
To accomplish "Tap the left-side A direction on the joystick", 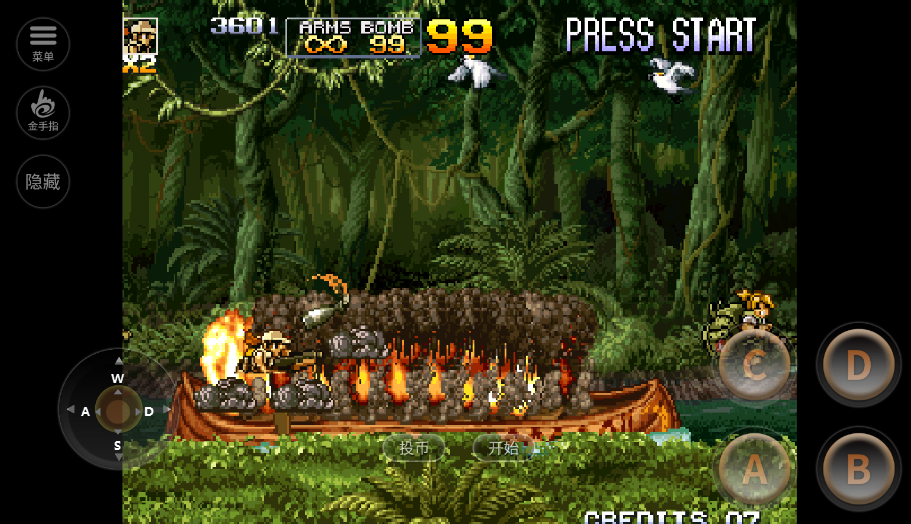I will coord(84,411).
